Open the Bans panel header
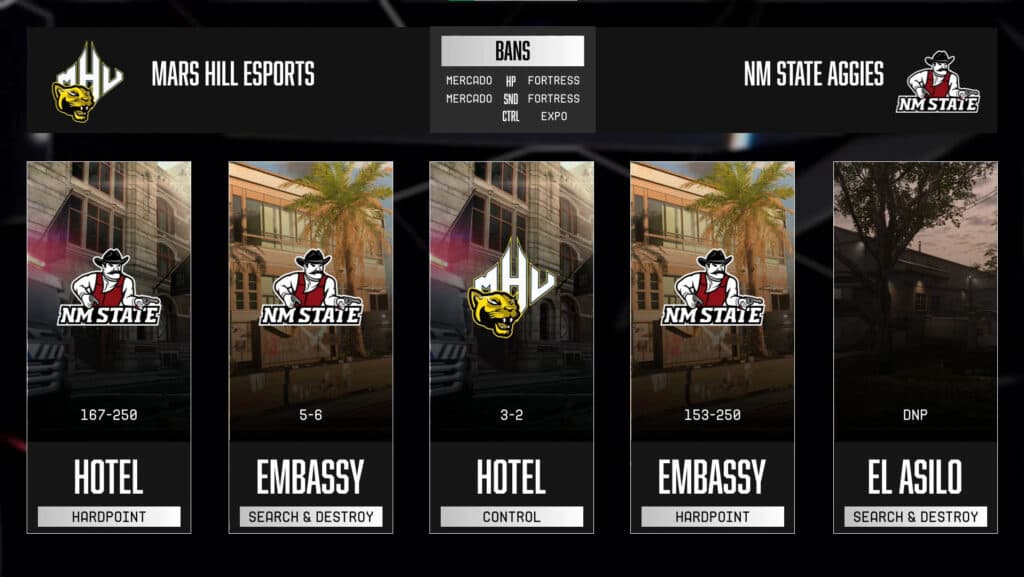1024x577 pixels. pyautogui.click(x=512, y=51)
